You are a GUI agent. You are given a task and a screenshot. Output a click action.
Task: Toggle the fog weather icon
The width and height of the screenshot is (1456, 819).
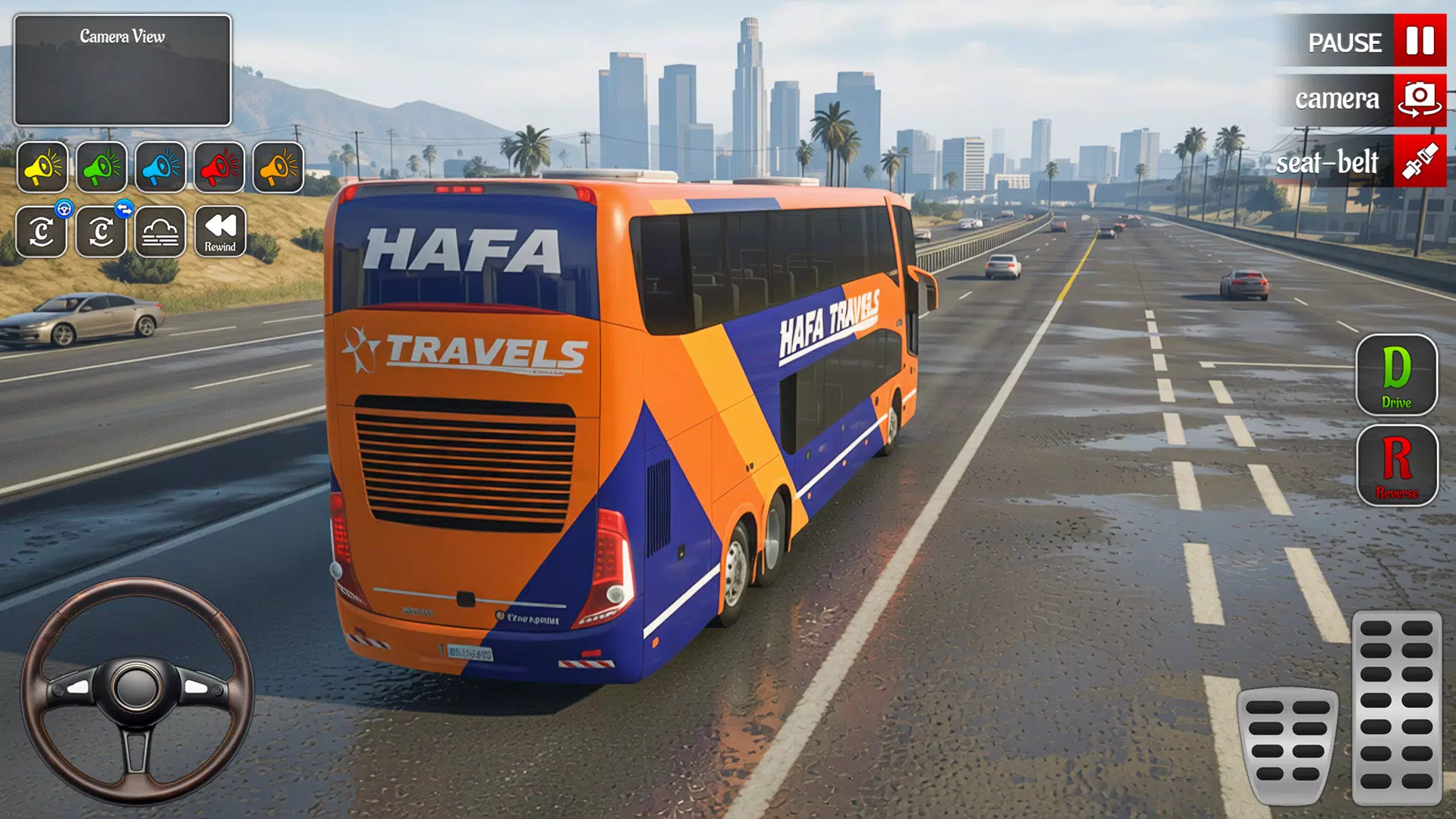coord(161,232)
